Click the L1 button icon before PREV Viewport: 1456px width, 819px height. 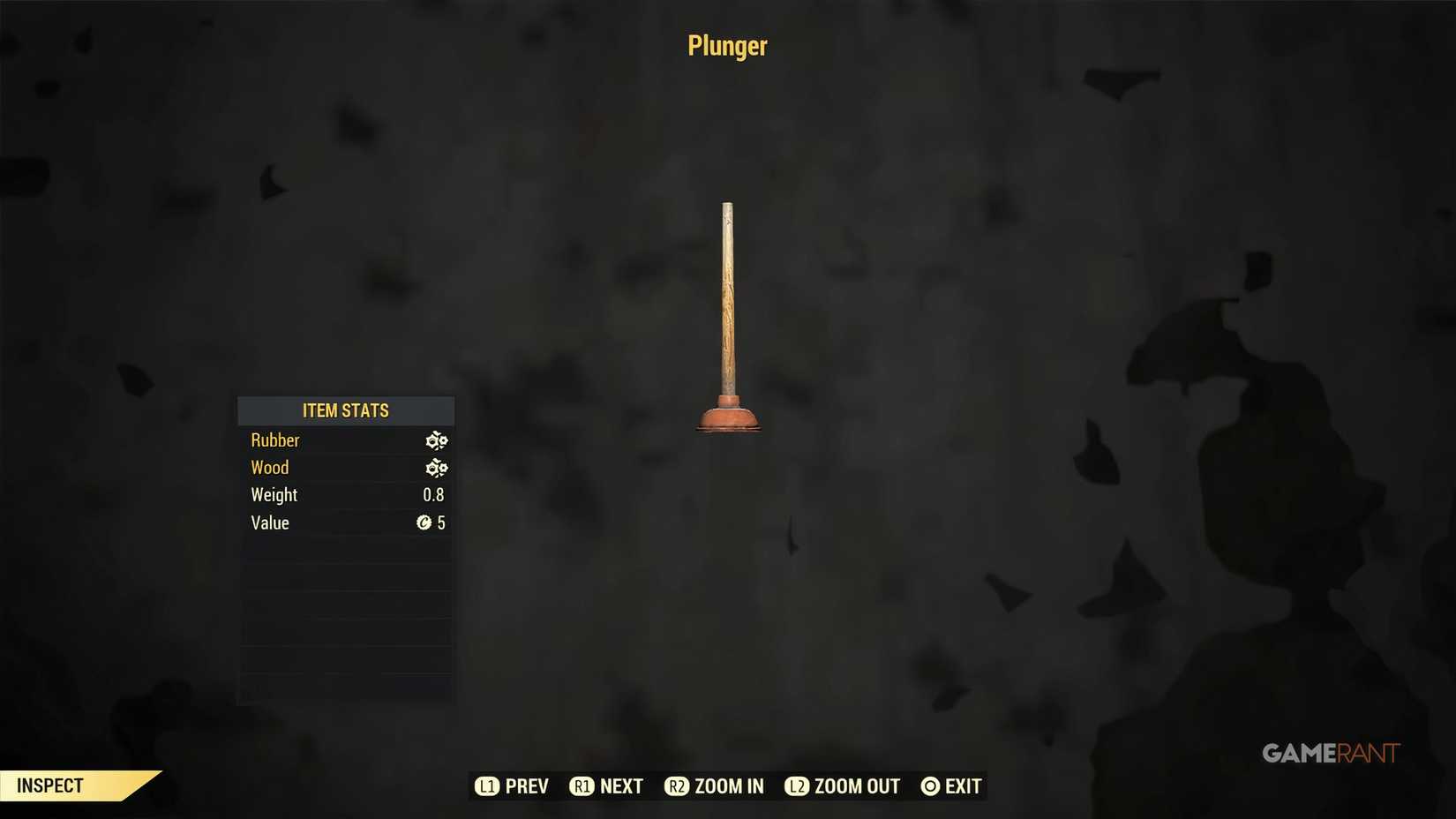(x=487, y=785)
